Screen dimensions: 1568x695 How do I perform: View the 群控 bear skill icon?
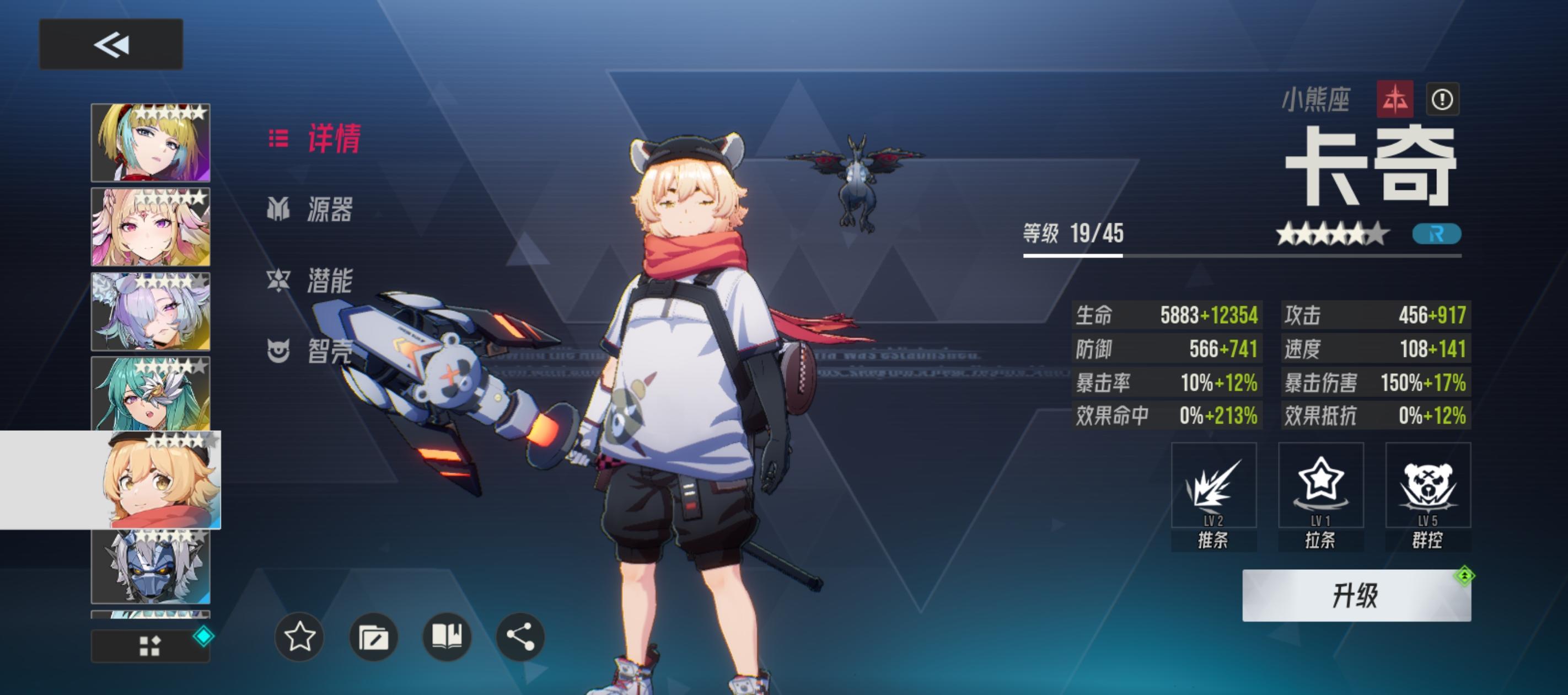(1427, 485)
